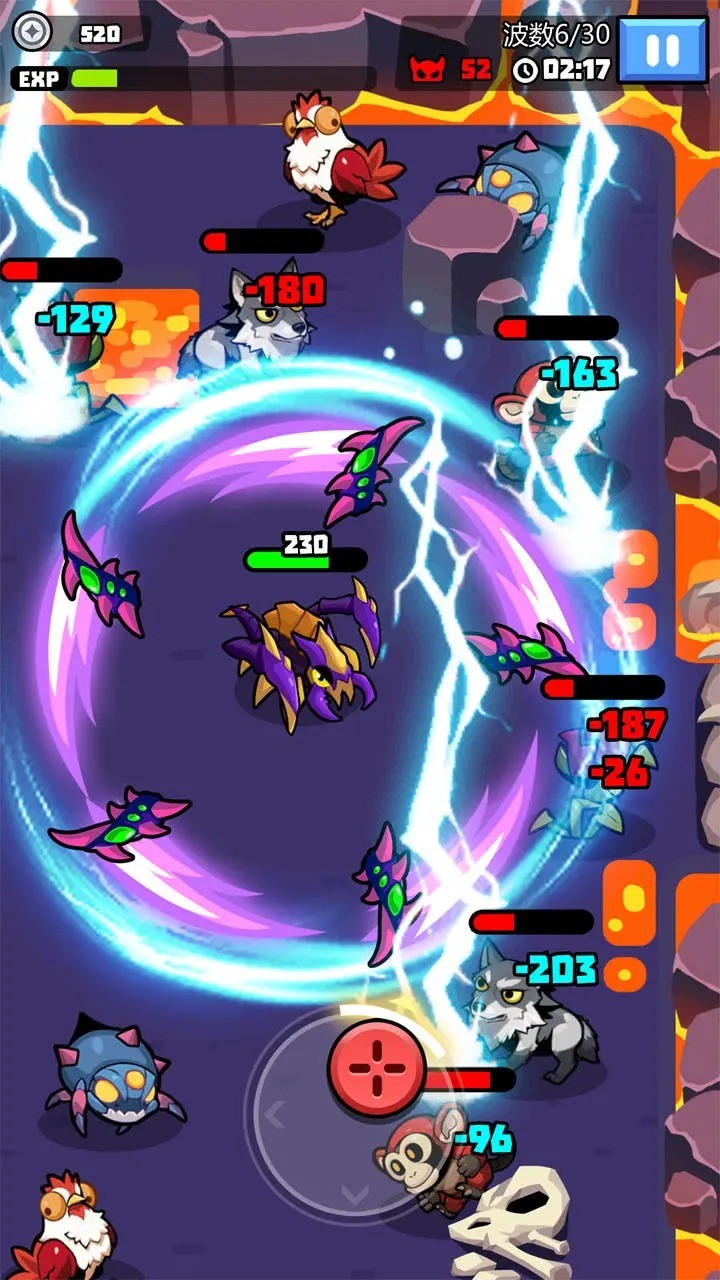
Task: Pause the game with the blue button
Action: point(663,49)
